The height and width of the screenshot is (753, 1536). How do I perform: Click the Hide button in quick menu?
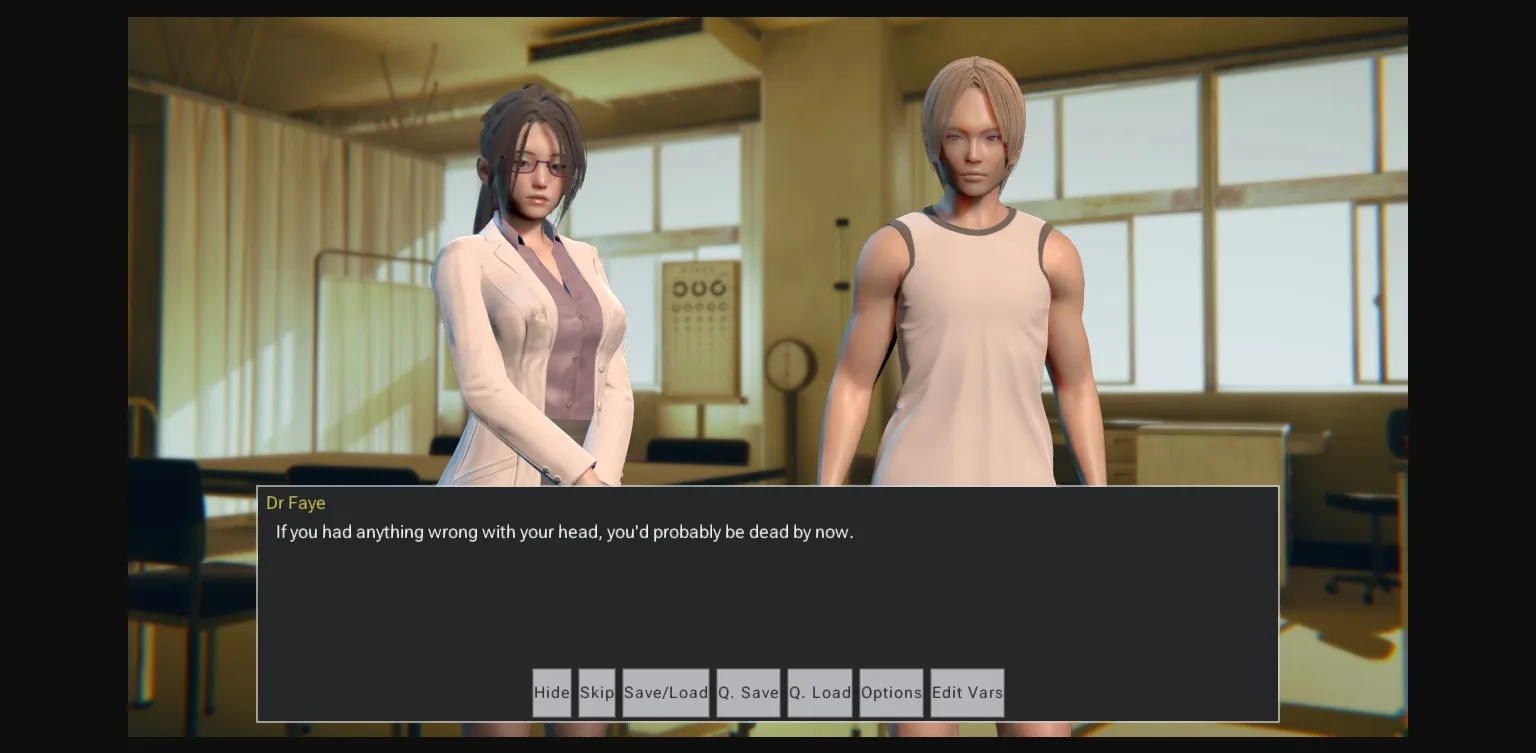click(551, 692)
